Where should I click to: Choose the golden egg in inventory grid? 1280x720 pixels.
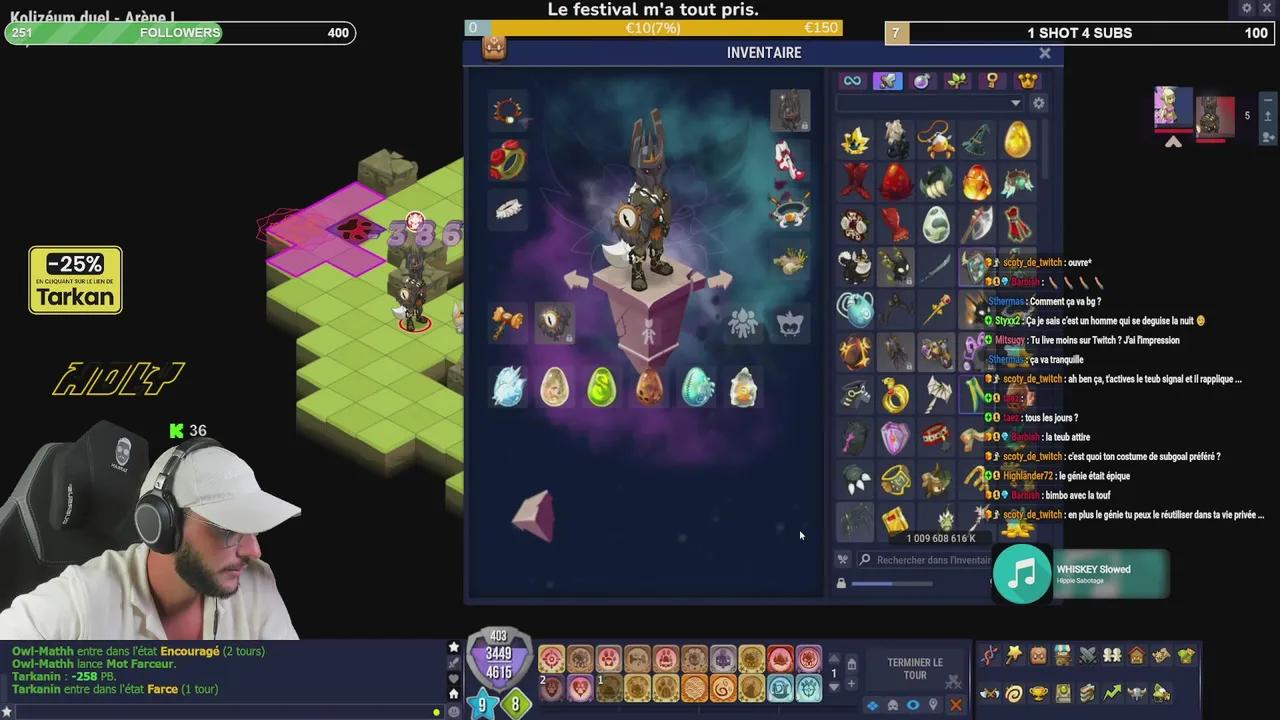click(1017, 140)
